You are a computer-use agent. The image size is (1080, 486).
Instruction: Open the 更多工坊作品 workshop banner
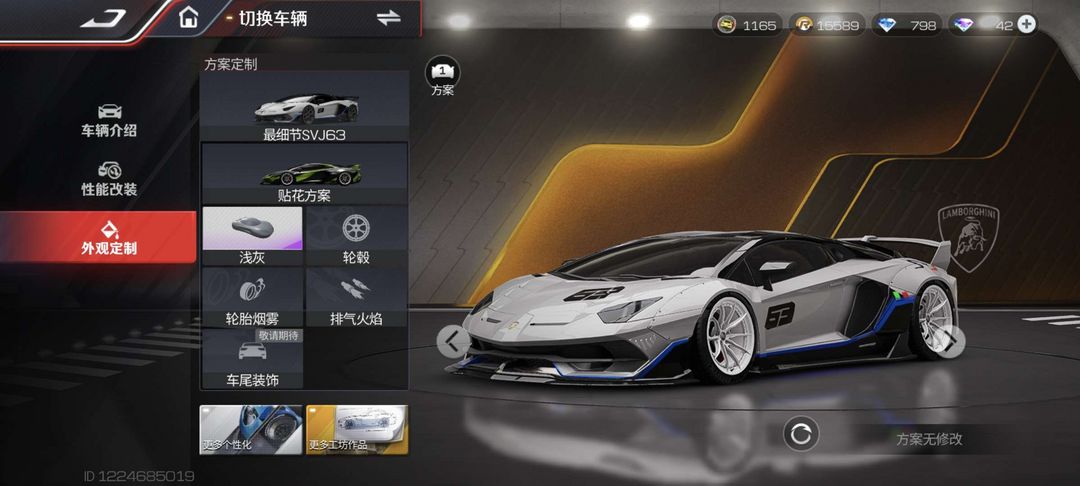[357, 430]
